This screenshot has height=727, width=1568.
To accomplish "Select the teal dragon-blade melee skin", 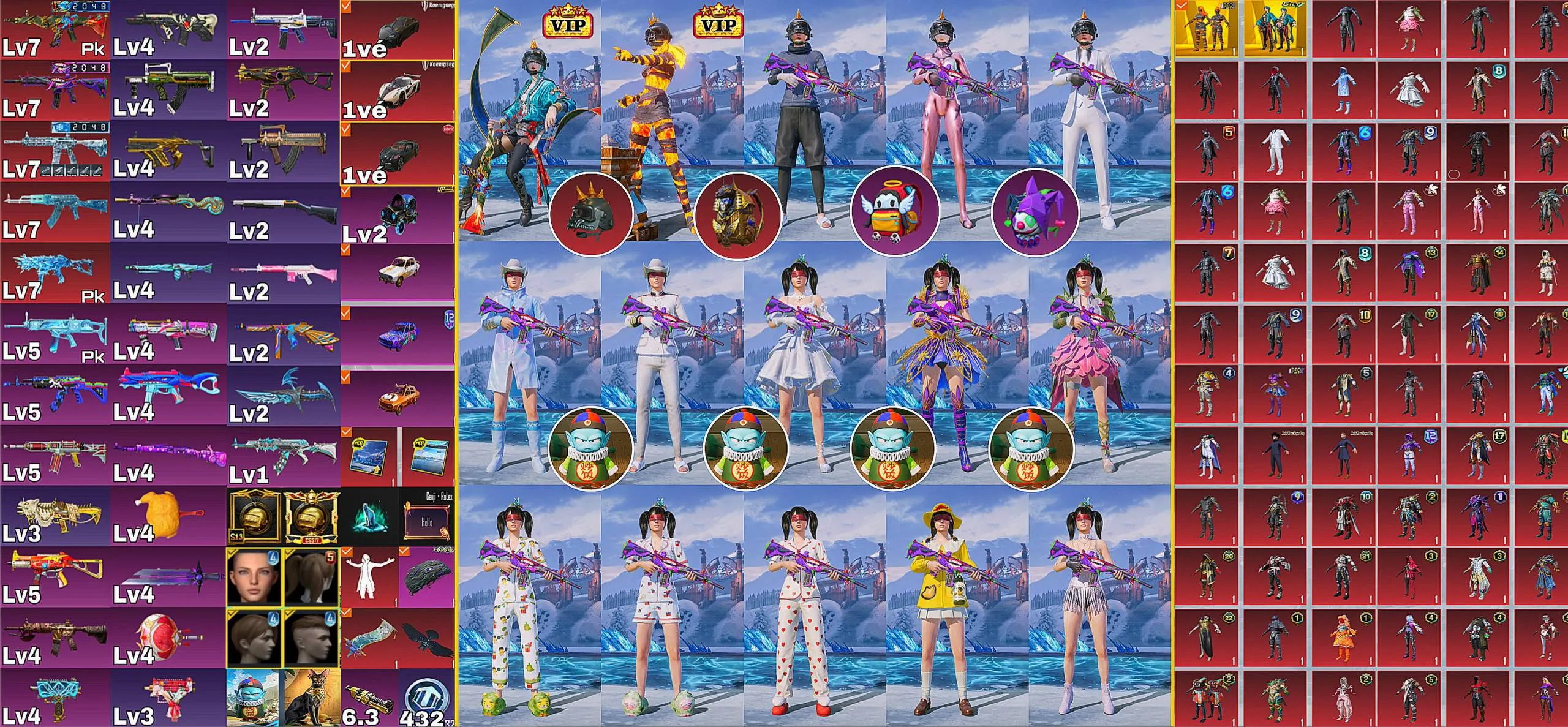I will tap(283, 395).
